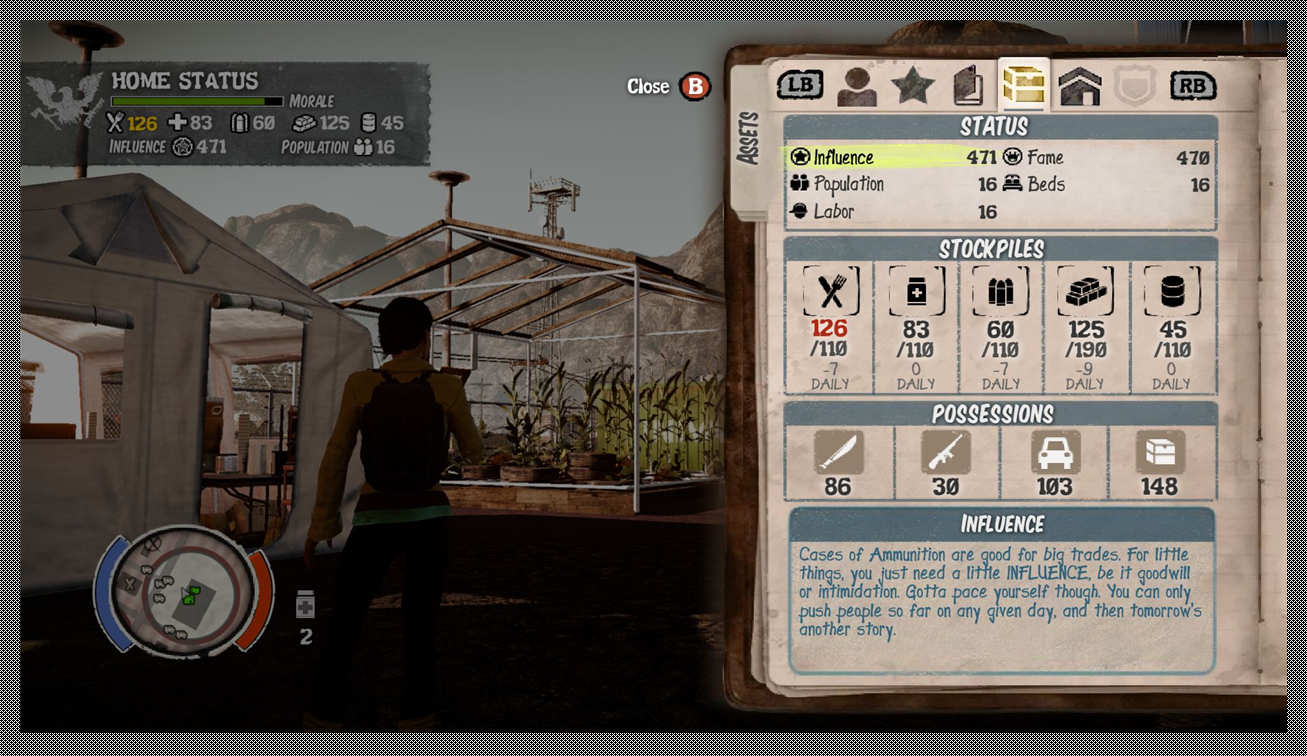Viewport: 1307px width, 756px height.
Task: Select the fuel barrel stockpile tile
Action: tap(1172, 327)
